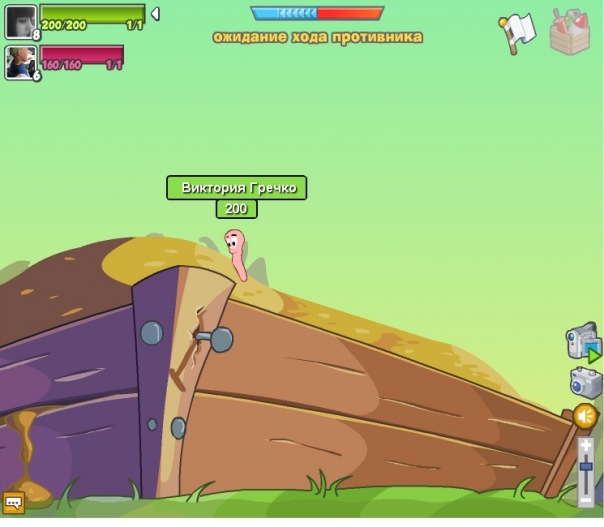
Task: Select the red team's player avatar
Action: point(20,62)
